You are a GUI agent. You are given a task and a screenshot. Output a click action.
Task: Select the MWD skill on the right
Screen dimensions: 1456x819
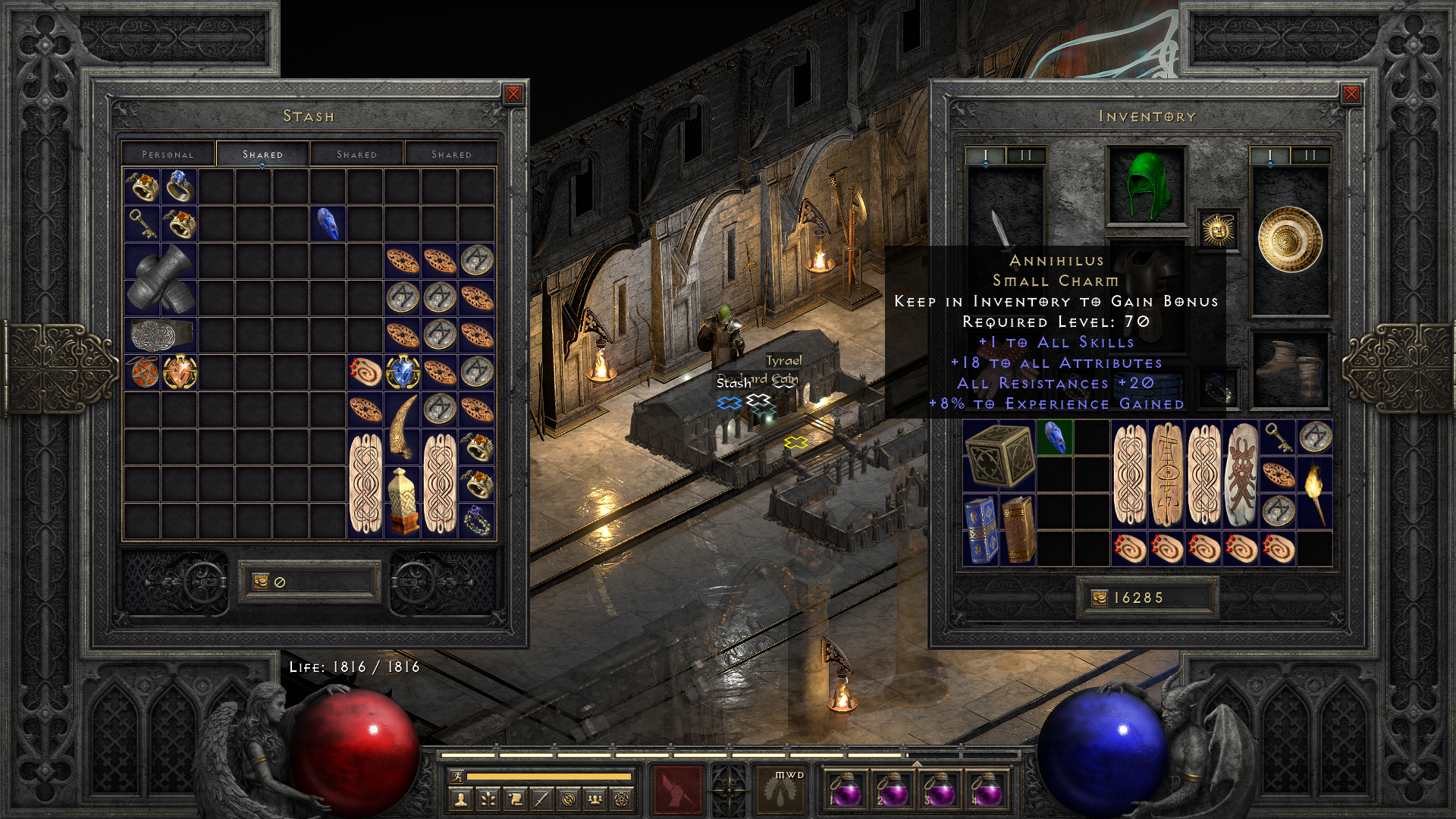[775, 789]
